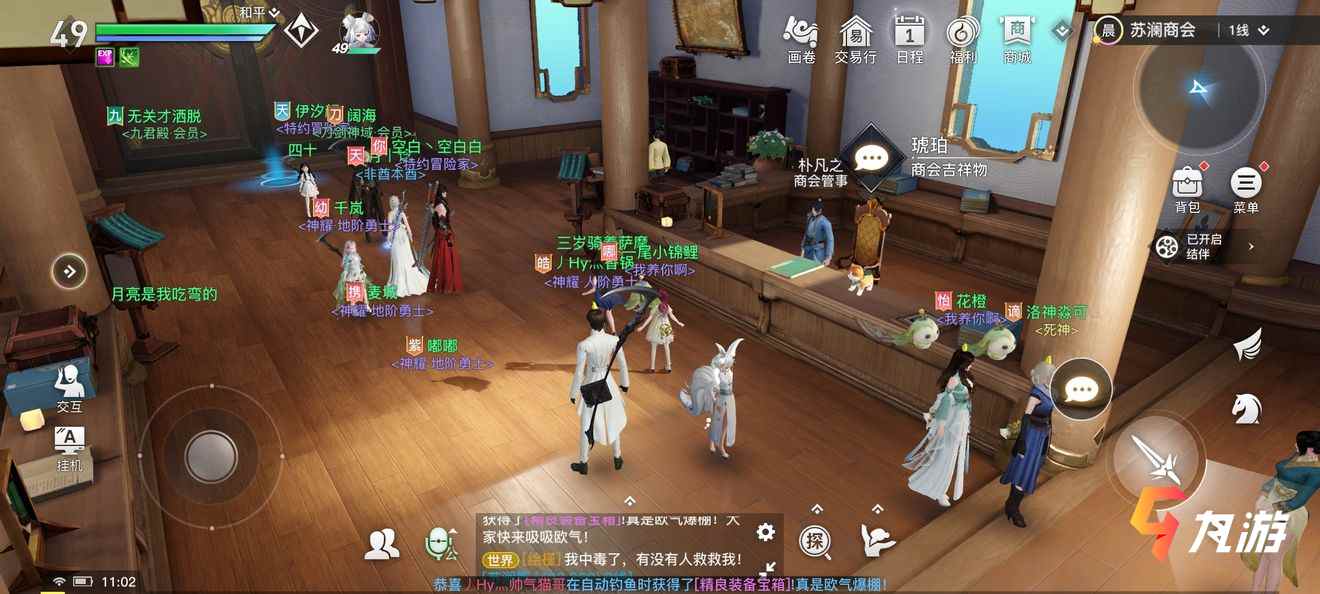This screenshot has height=594, width=1320.
Task: Open the 福利 welfare rewards
Action: (x=963, y=39)
